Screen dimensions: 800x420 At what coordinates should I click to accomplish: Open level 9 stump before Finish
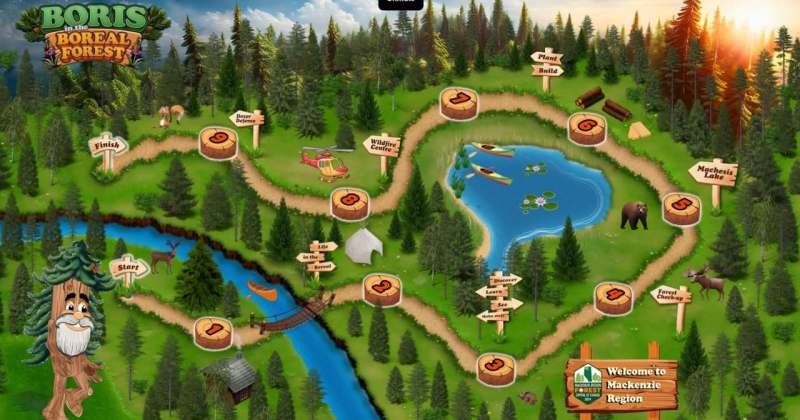218,142
